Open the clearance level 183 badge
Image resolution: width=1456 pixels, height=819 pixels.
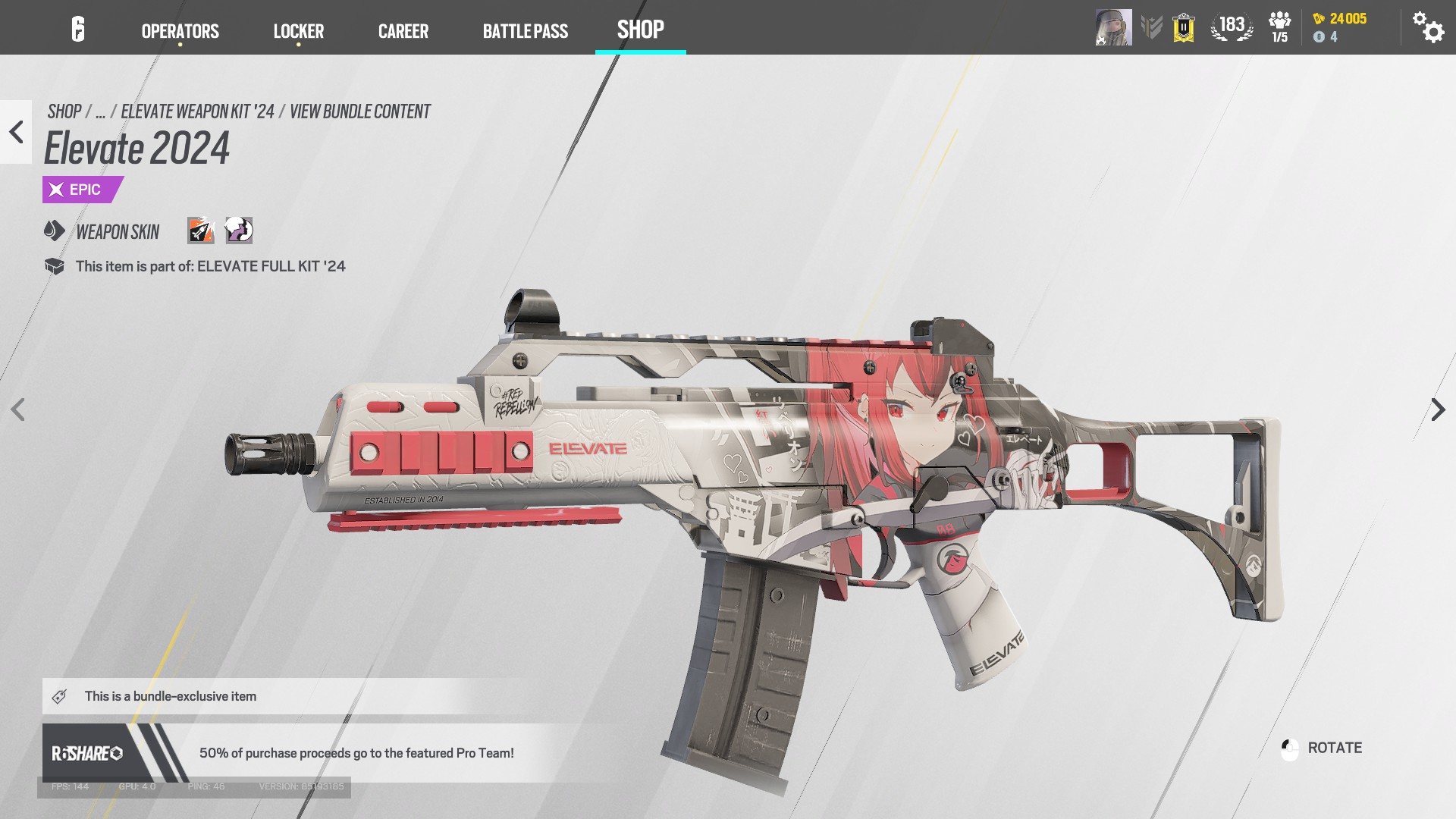[1231, 27]
